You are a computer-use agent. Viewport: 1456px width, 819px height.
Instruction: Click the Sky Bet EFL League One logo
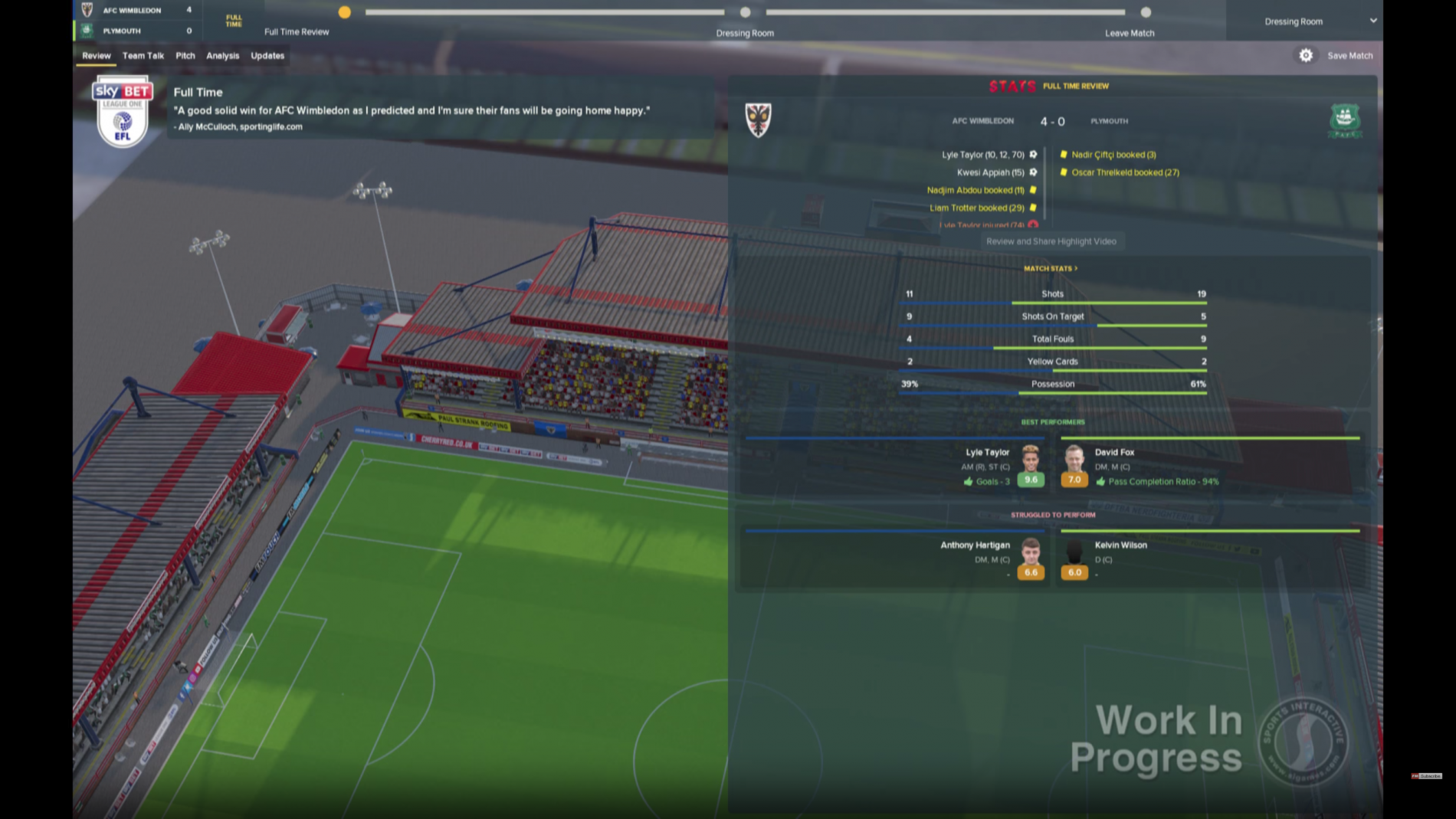[x=121, y=114]
